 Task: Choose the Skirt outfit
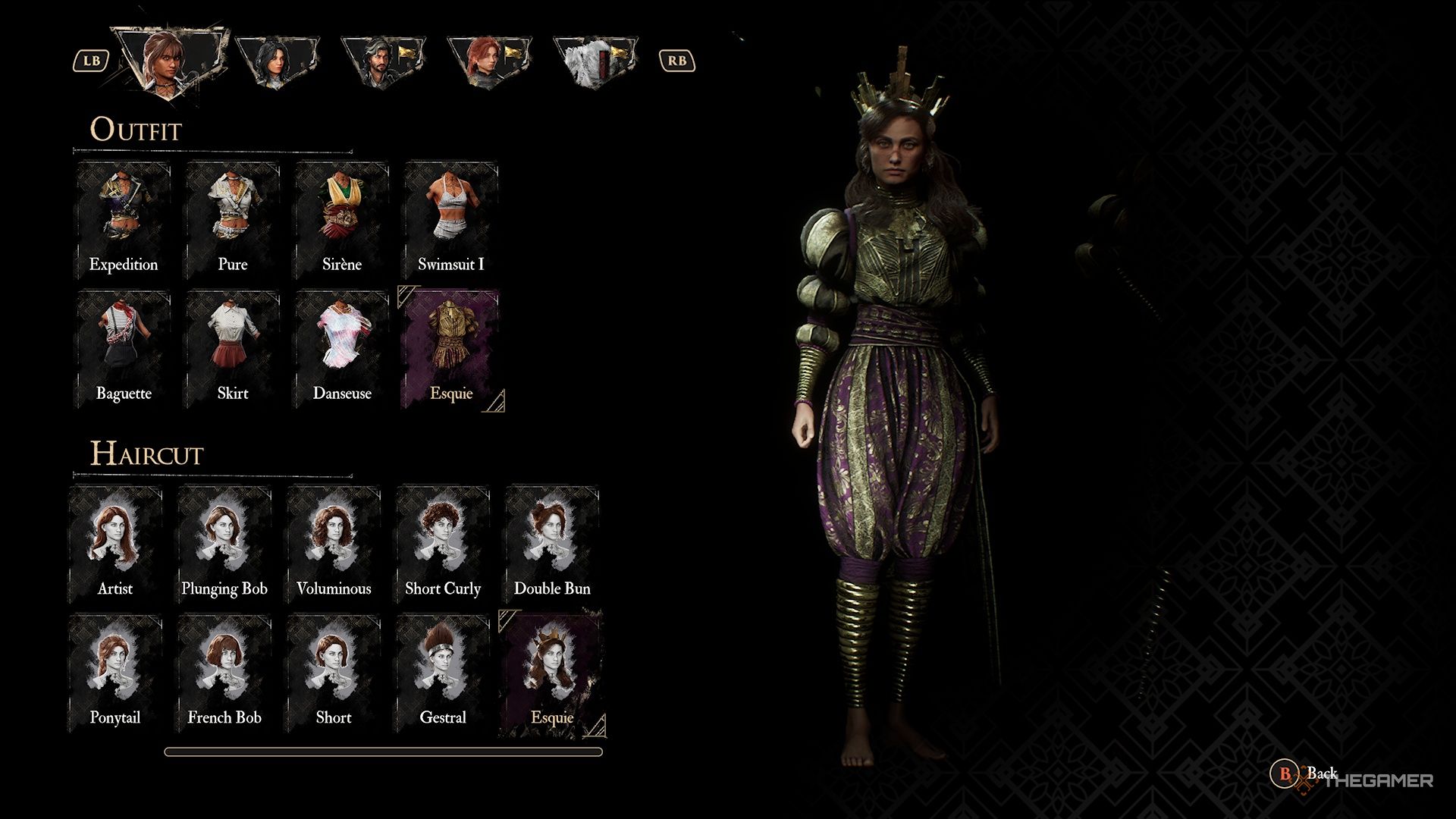(x=233, y=349)
